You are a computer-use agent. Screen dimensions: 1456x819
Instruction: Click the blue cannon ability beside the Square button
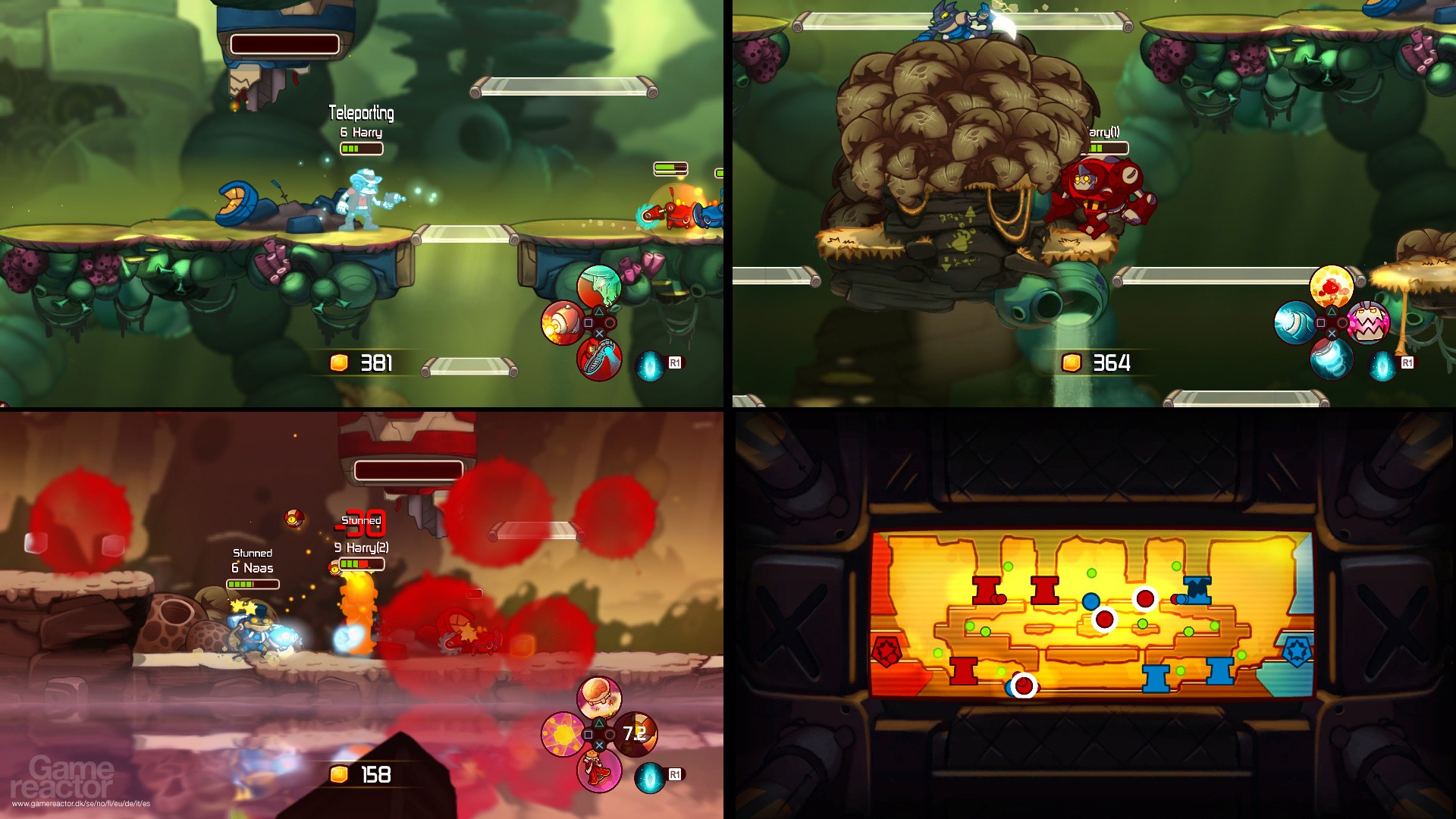click(x=1294, y=322)
